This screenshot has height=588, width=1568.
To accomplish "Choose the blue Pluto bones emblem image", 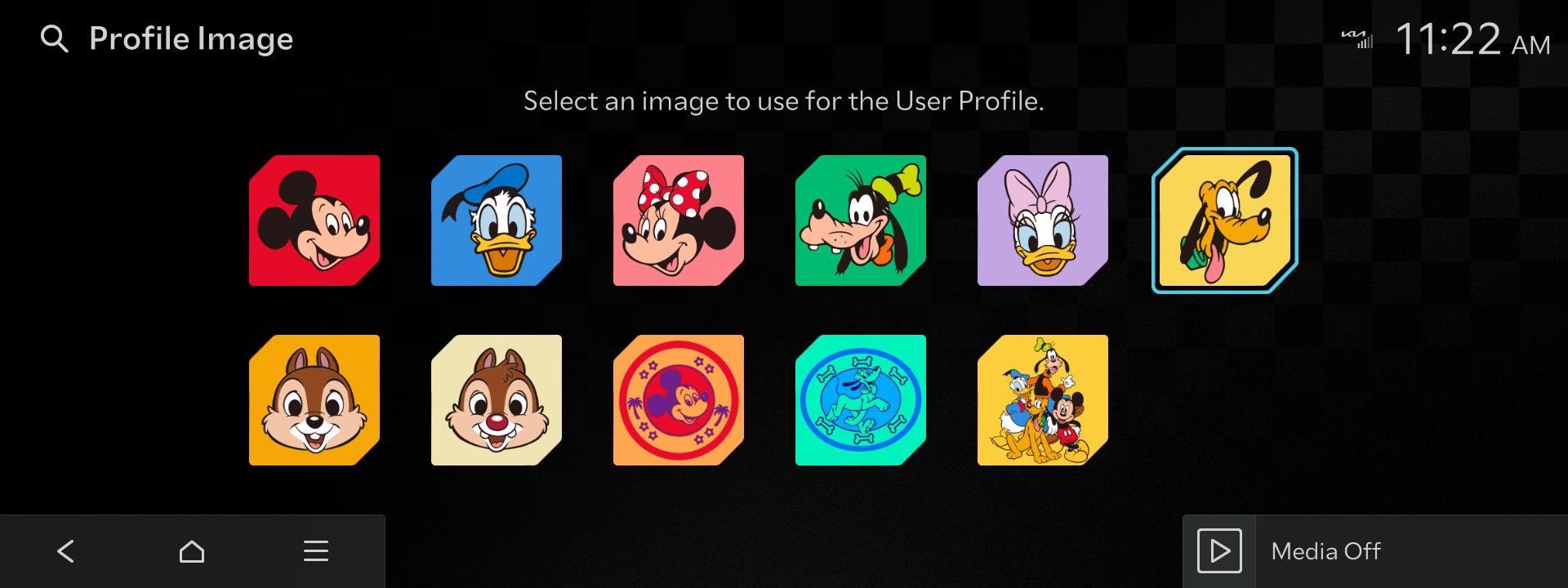I will 861,400.
